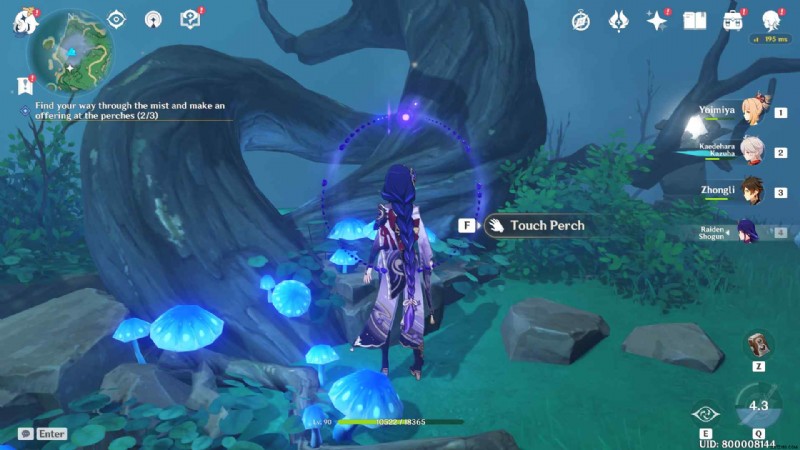Screen dimensions: 800x450
Task: Open the Adventurer Handbook book icon
Action: pyautogui.click(x=694, y=20)
